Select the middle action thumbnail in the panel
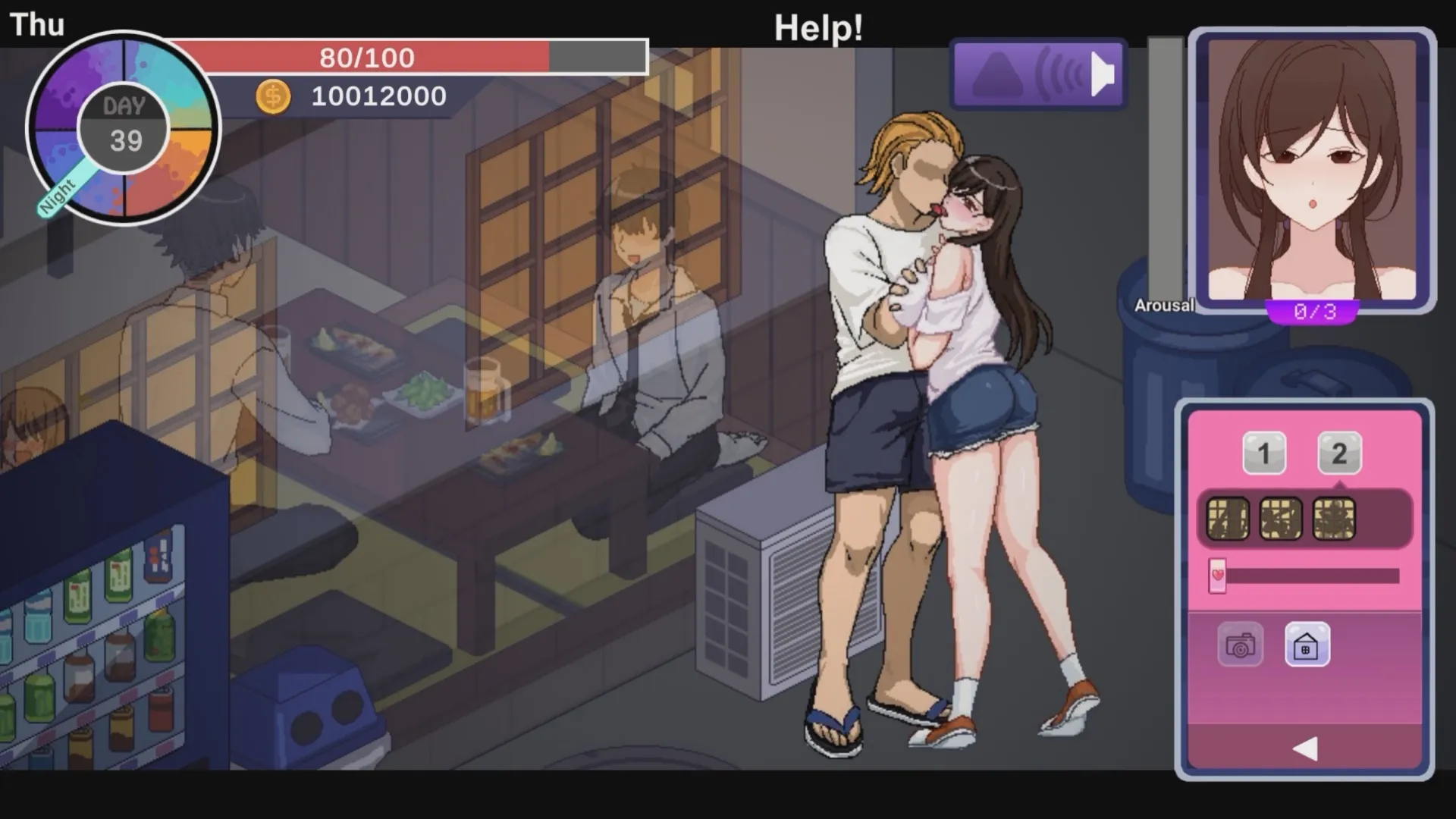1456x819 pixels. (x=1282, y=519)
